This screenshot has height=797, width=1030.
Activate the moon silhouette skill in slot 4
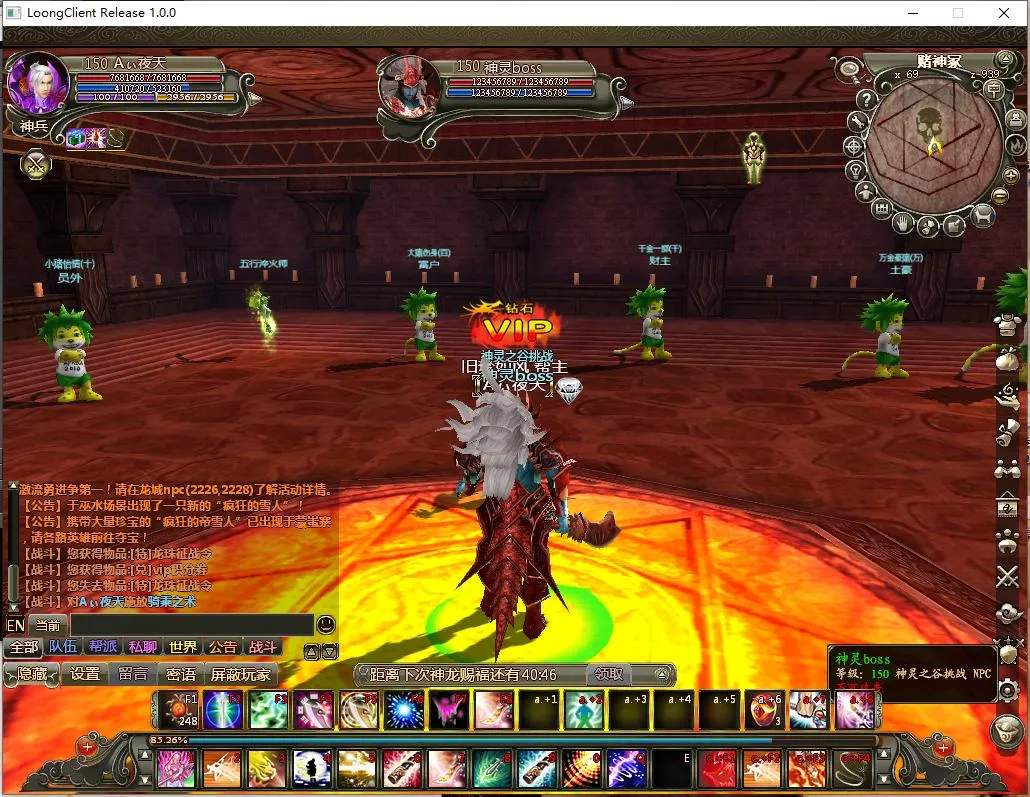coord(313,769)
